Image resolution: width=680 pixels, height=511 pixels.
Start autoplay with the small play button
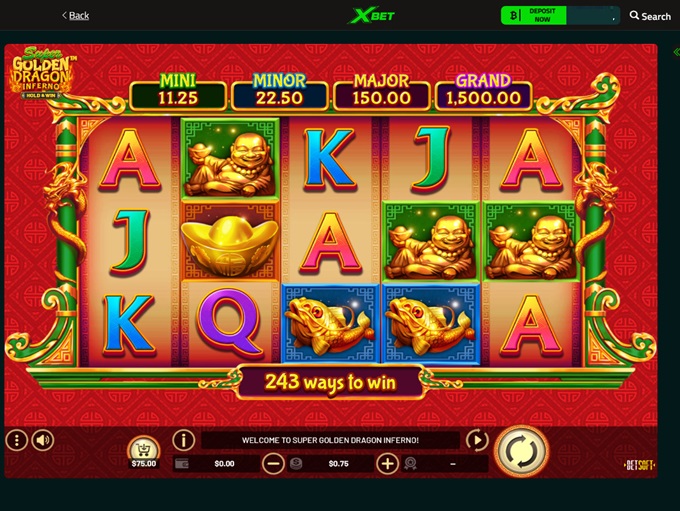[477, 440]
